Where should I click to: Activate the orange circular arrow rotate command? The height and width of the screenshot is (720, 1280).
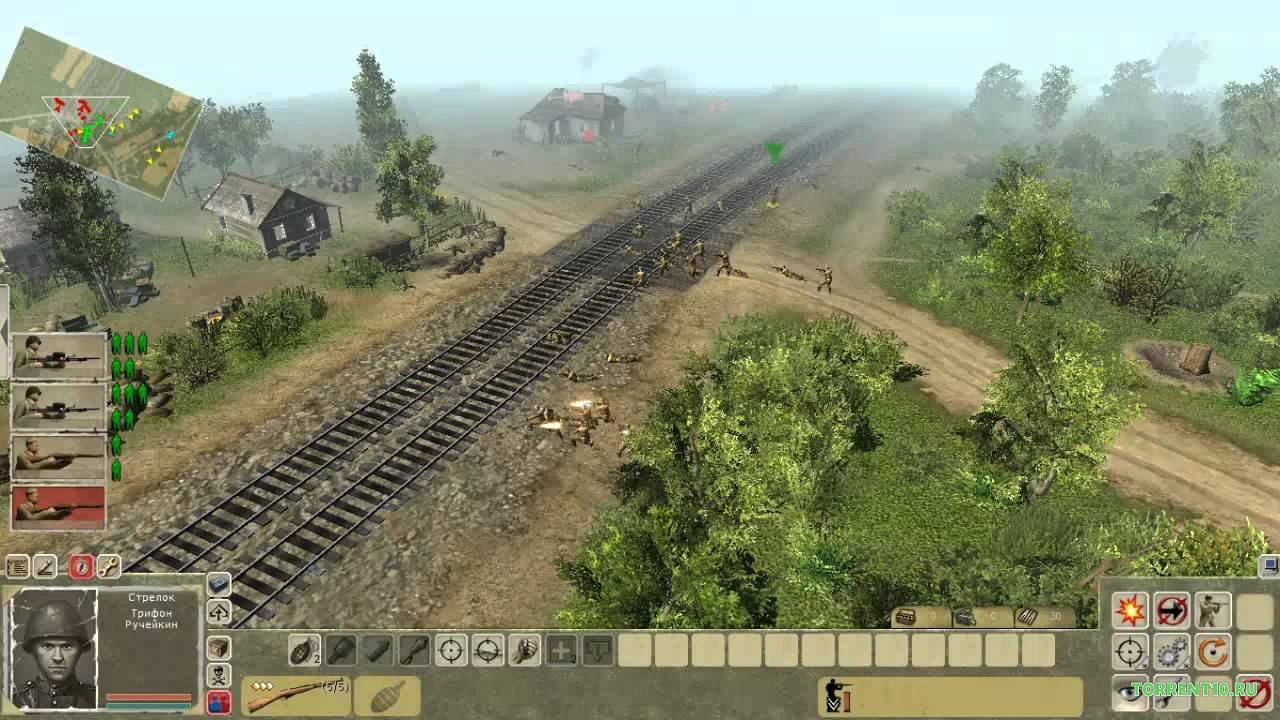click(1213, 652)
